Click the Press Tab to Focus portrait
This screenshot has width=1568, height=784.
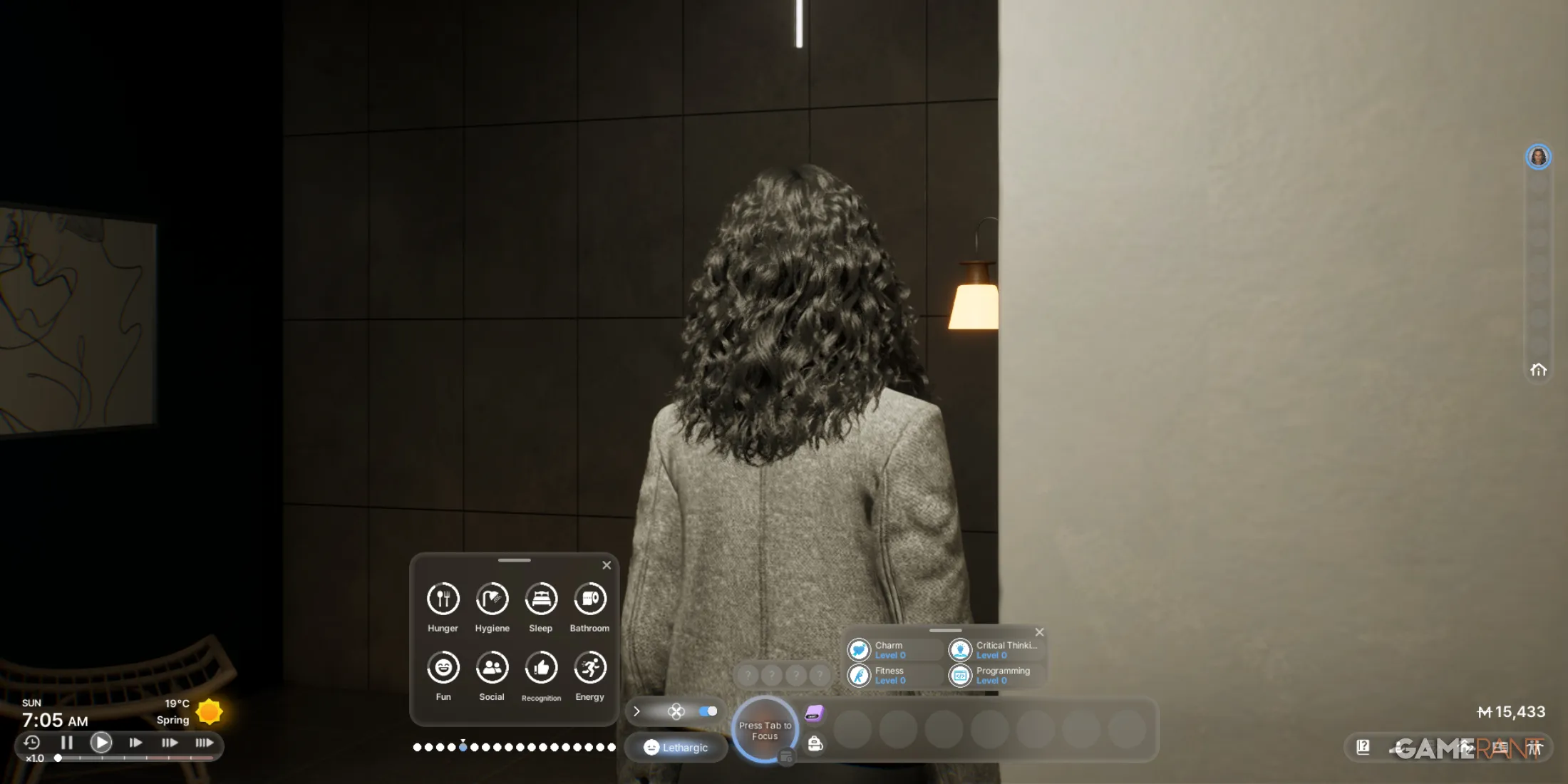(765, 729)
